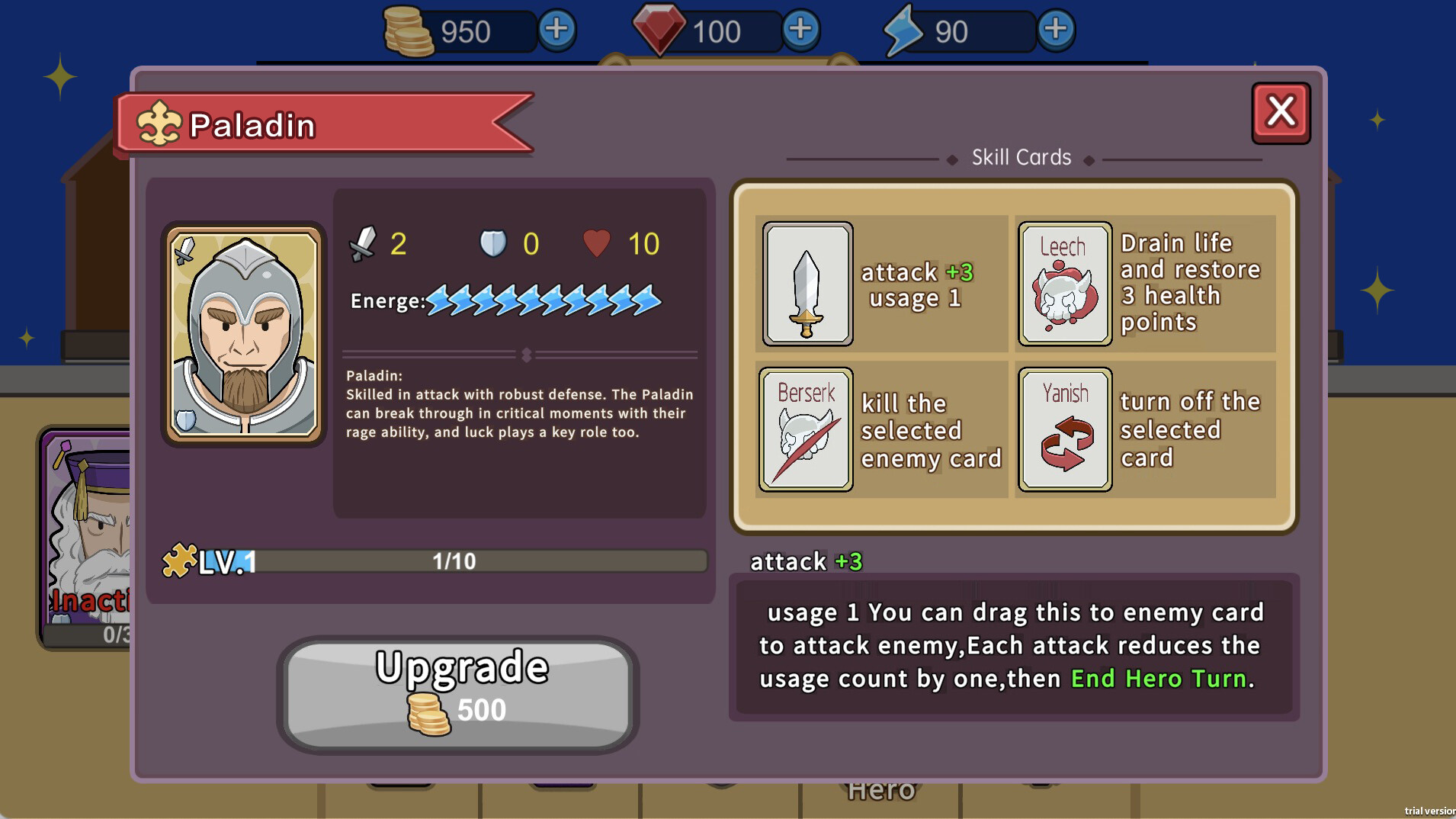Select the Yanish turn off card skill

pyautogui.click(x=1065, y=429)
